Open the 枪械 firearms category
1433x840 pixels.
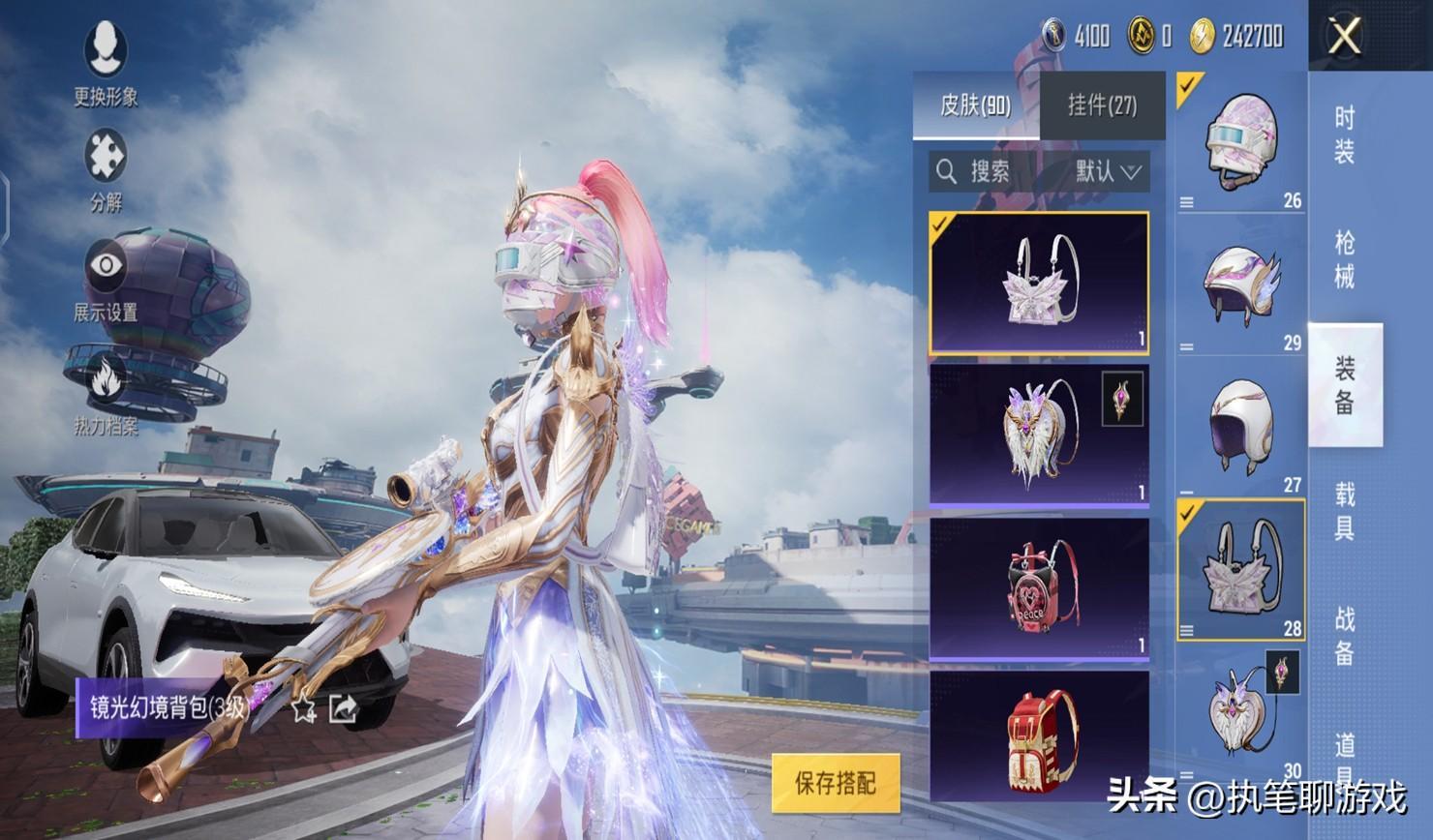[1344, 259]
